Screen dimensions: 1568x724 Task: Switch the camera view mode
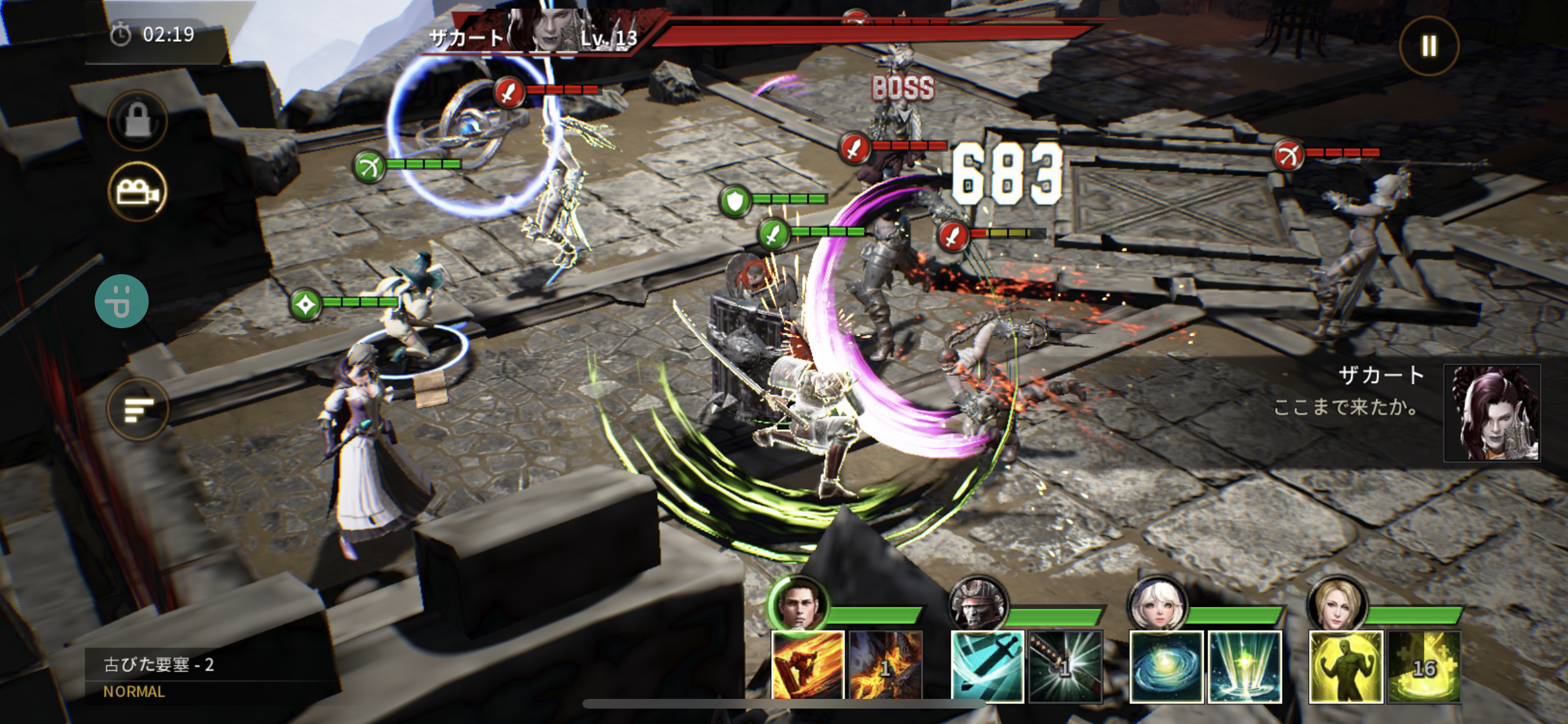[138, 192]
